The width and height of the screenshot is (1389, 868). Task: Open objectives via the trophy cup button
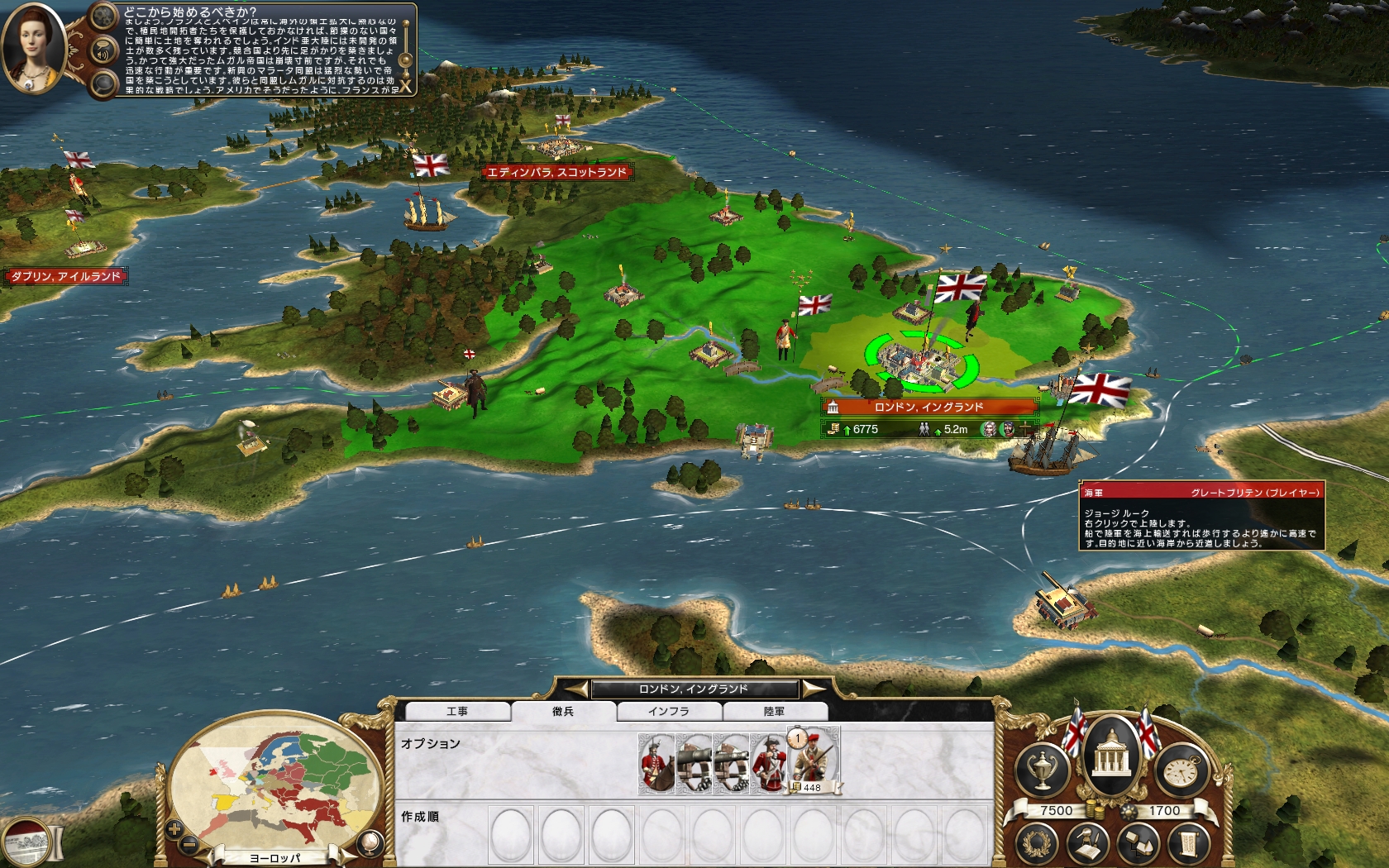click(x=1041, y=770)
